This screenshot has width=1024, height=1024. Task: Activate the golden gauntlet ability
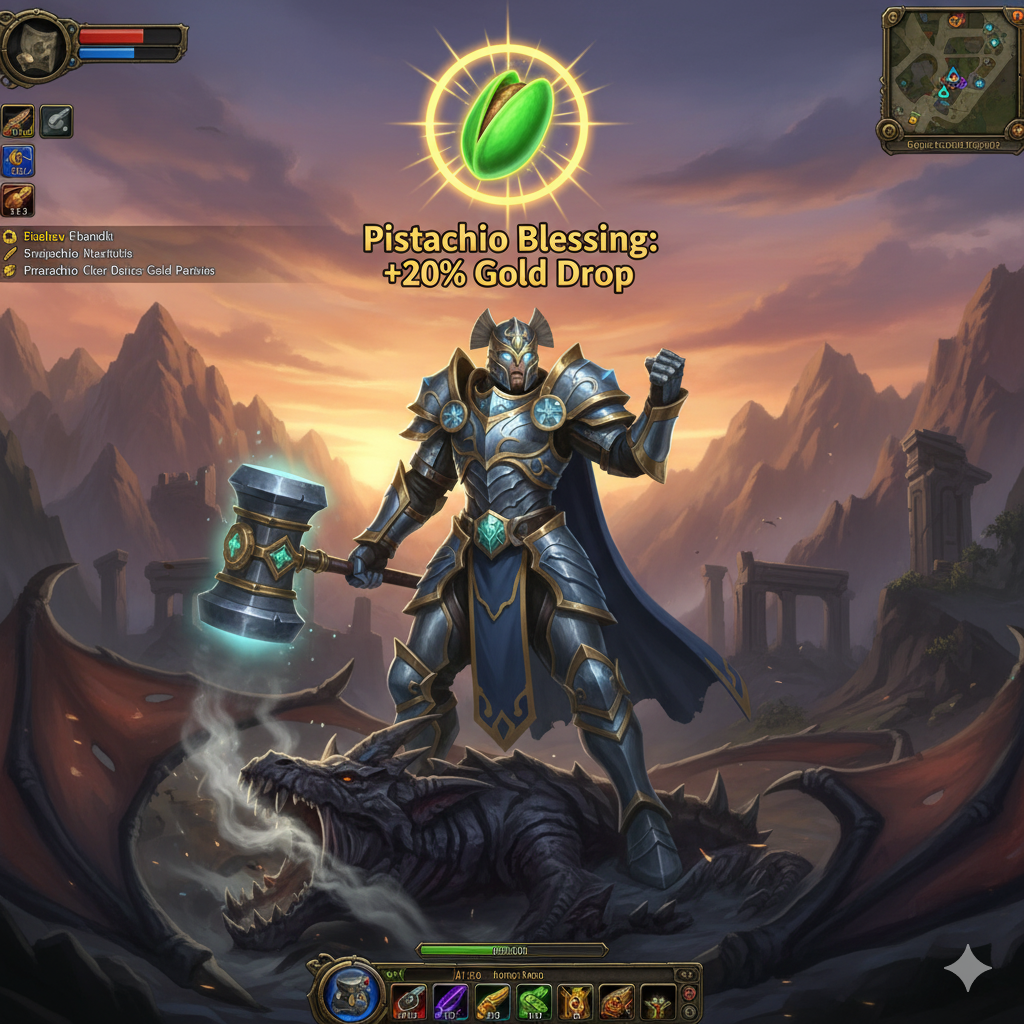pyautogui.click(x=492, y=1001)
